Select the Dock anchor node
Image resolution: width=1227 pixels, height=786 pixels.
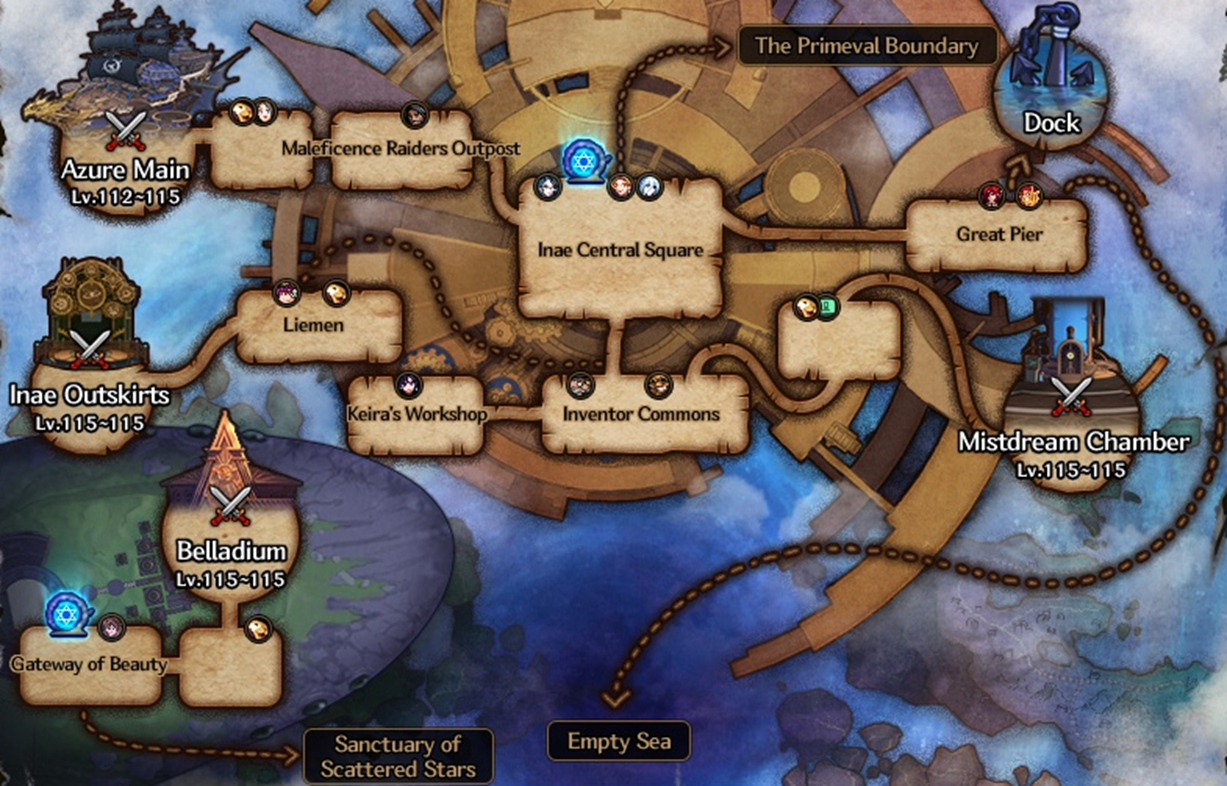tap(1051, 90)
